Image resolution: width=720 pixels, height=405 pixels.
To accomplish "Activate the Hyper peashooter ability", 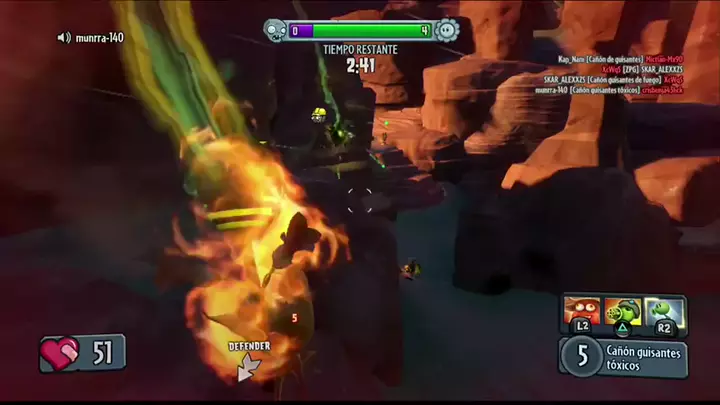I will point(662,312).
